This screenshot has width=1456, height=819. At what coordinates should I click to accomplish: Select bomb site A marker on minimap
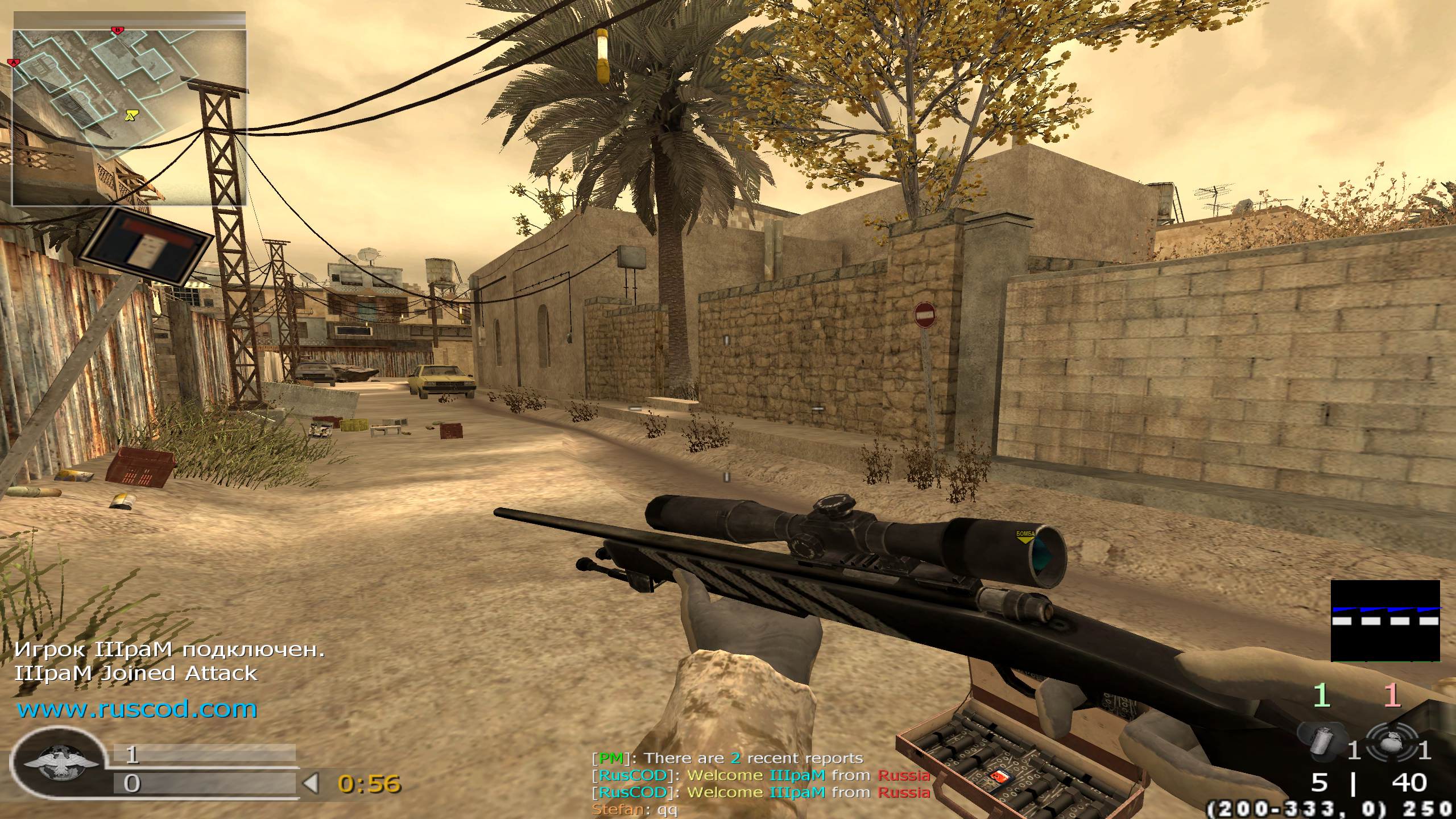tap(14, 61)
